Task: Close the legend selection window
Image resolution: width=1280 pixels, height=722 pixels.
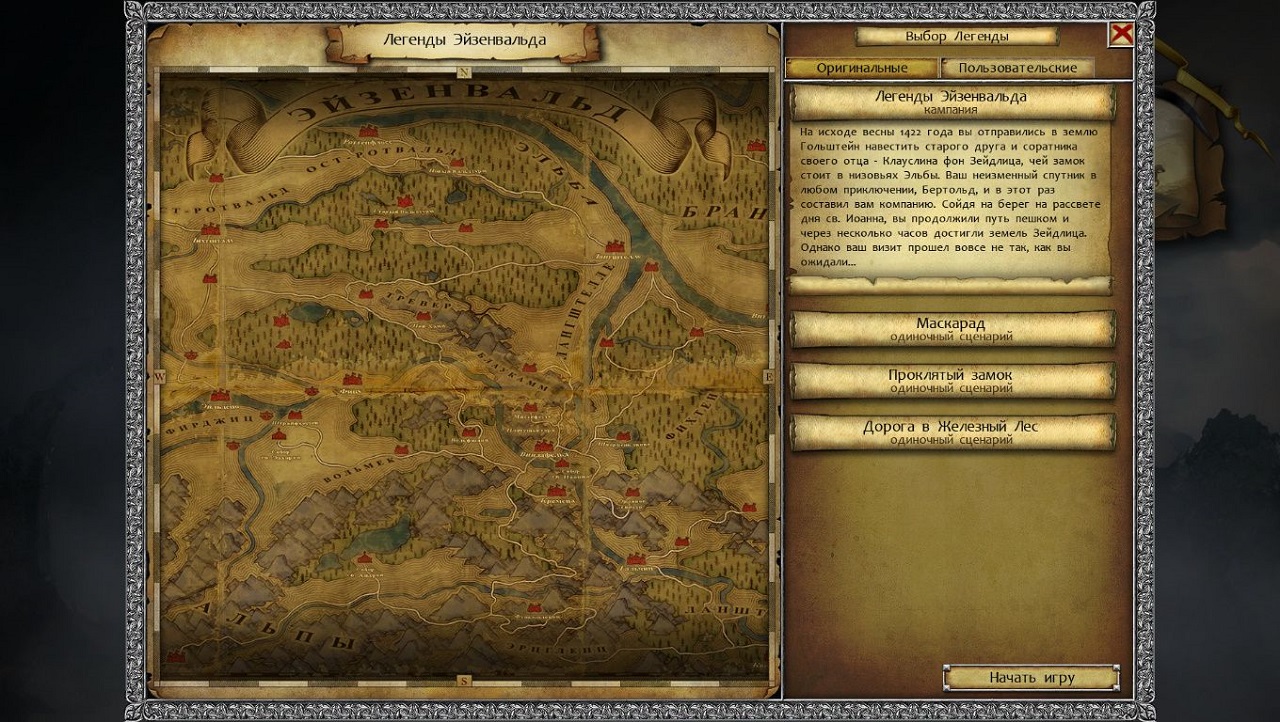Action: [1121, 34]
